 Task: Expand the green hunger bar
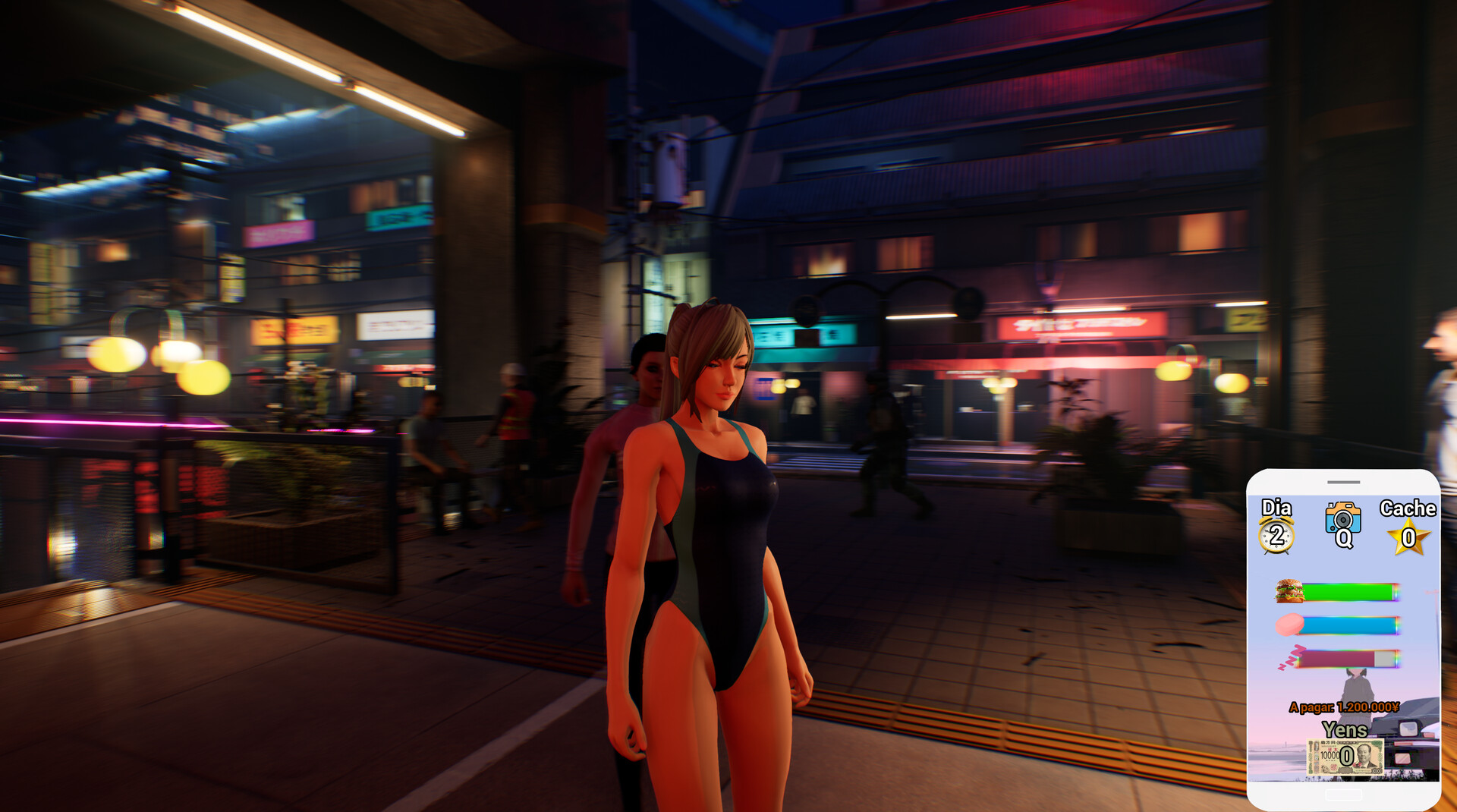pyautogui.click(x=1348, y=592)
